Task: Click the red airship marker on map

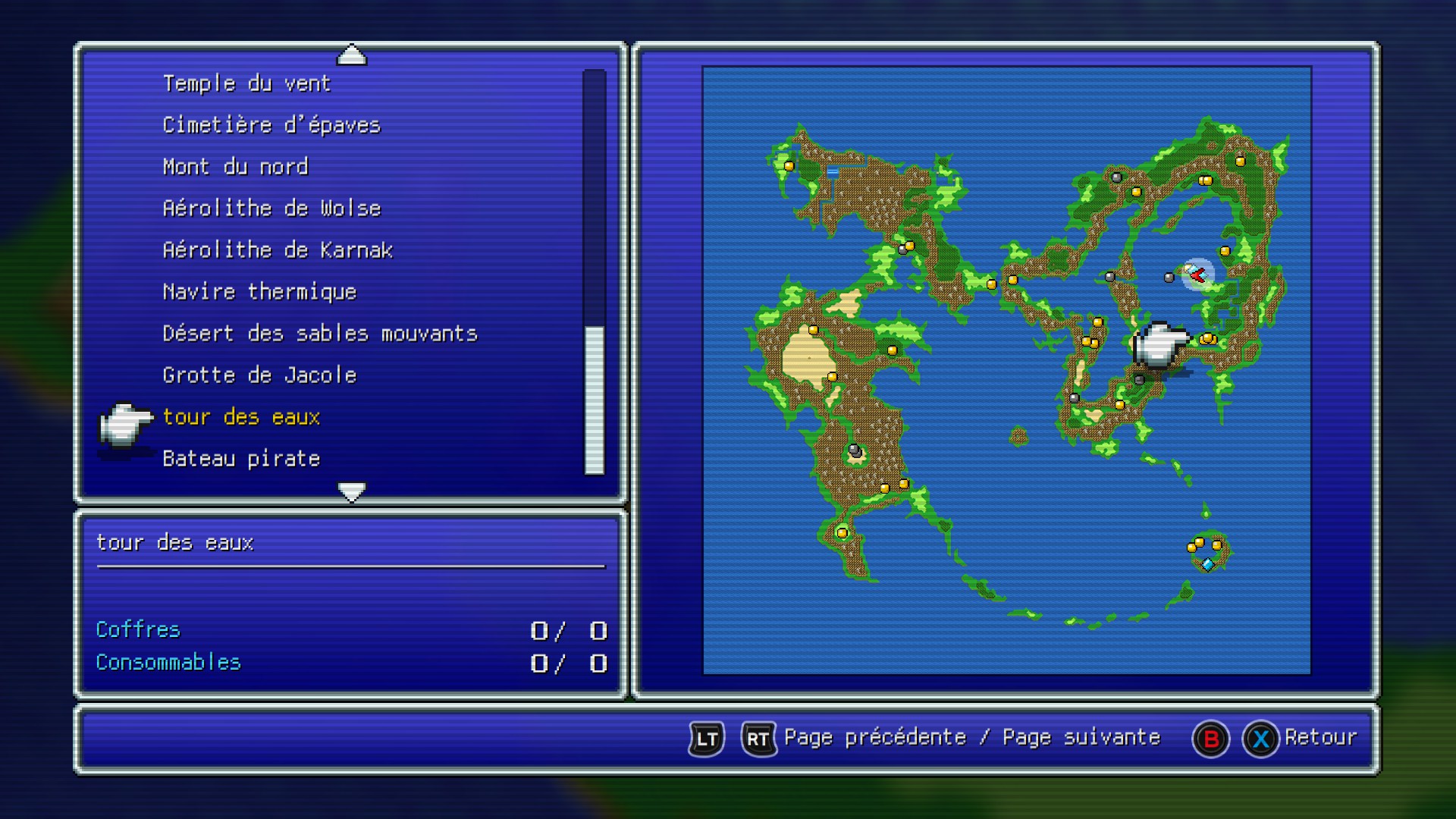Action: pyautogui.click(x=1197, y=275)
